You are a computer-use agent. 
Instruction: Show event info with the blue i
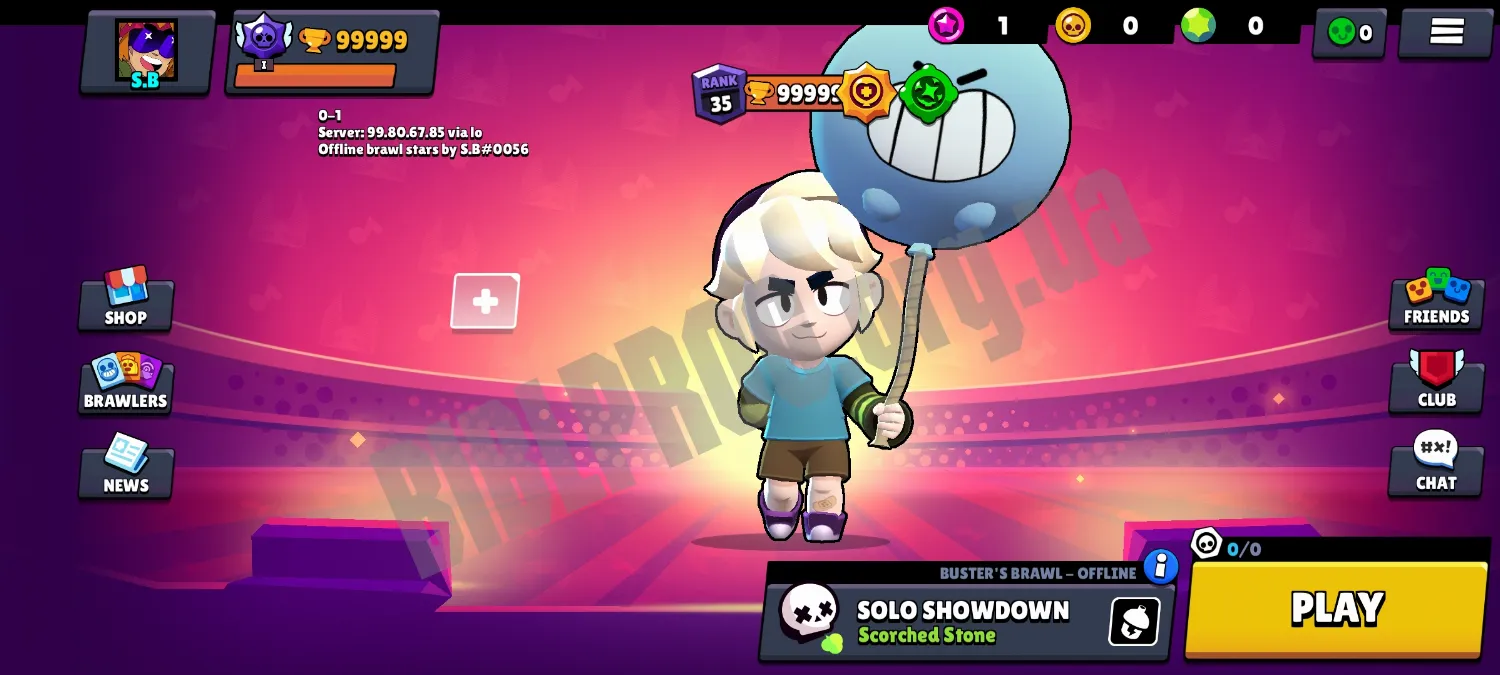coord(1160,567)
